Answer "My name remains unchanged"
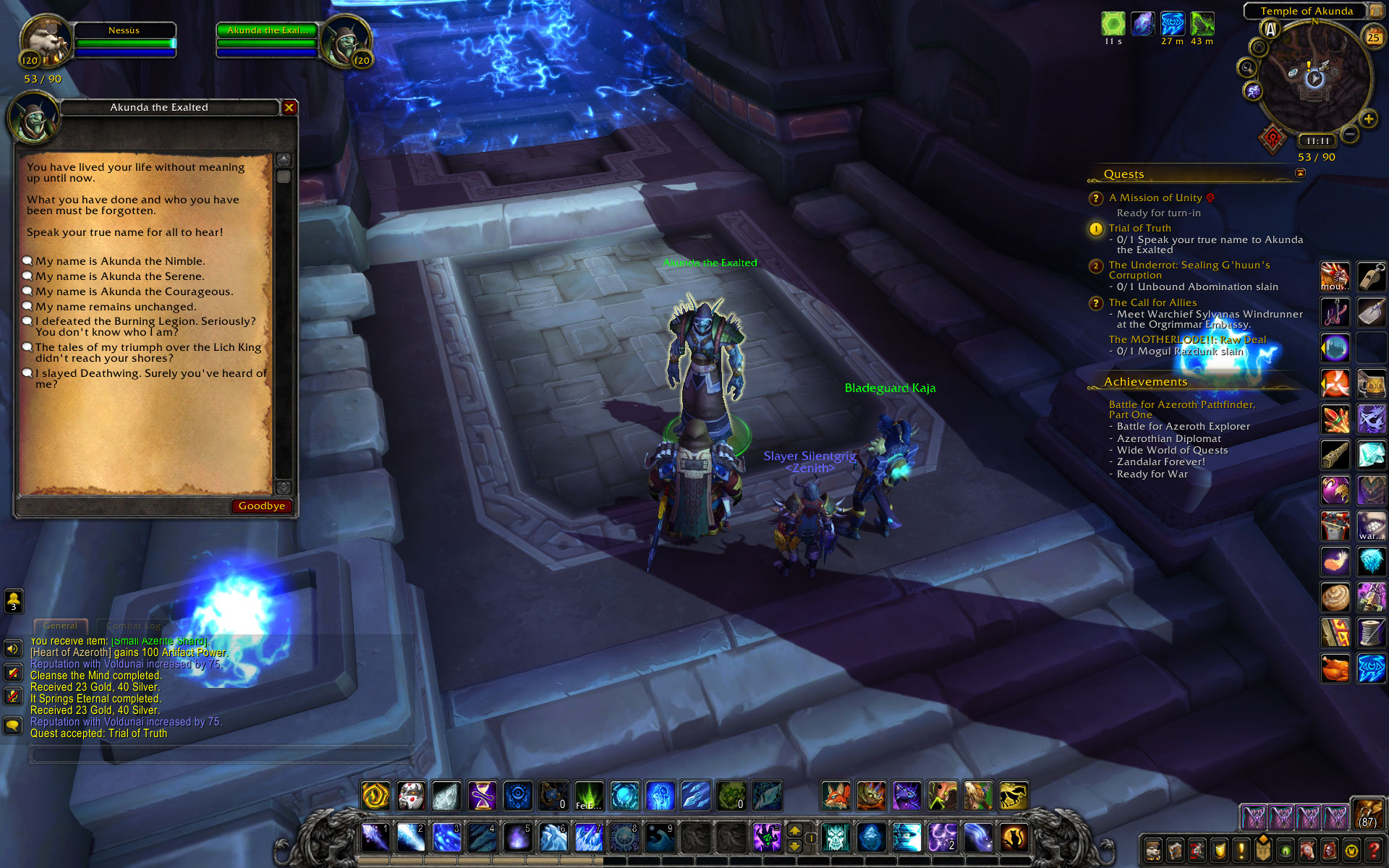The height and width of the screenshot is (868, 1389). point(116,307)
